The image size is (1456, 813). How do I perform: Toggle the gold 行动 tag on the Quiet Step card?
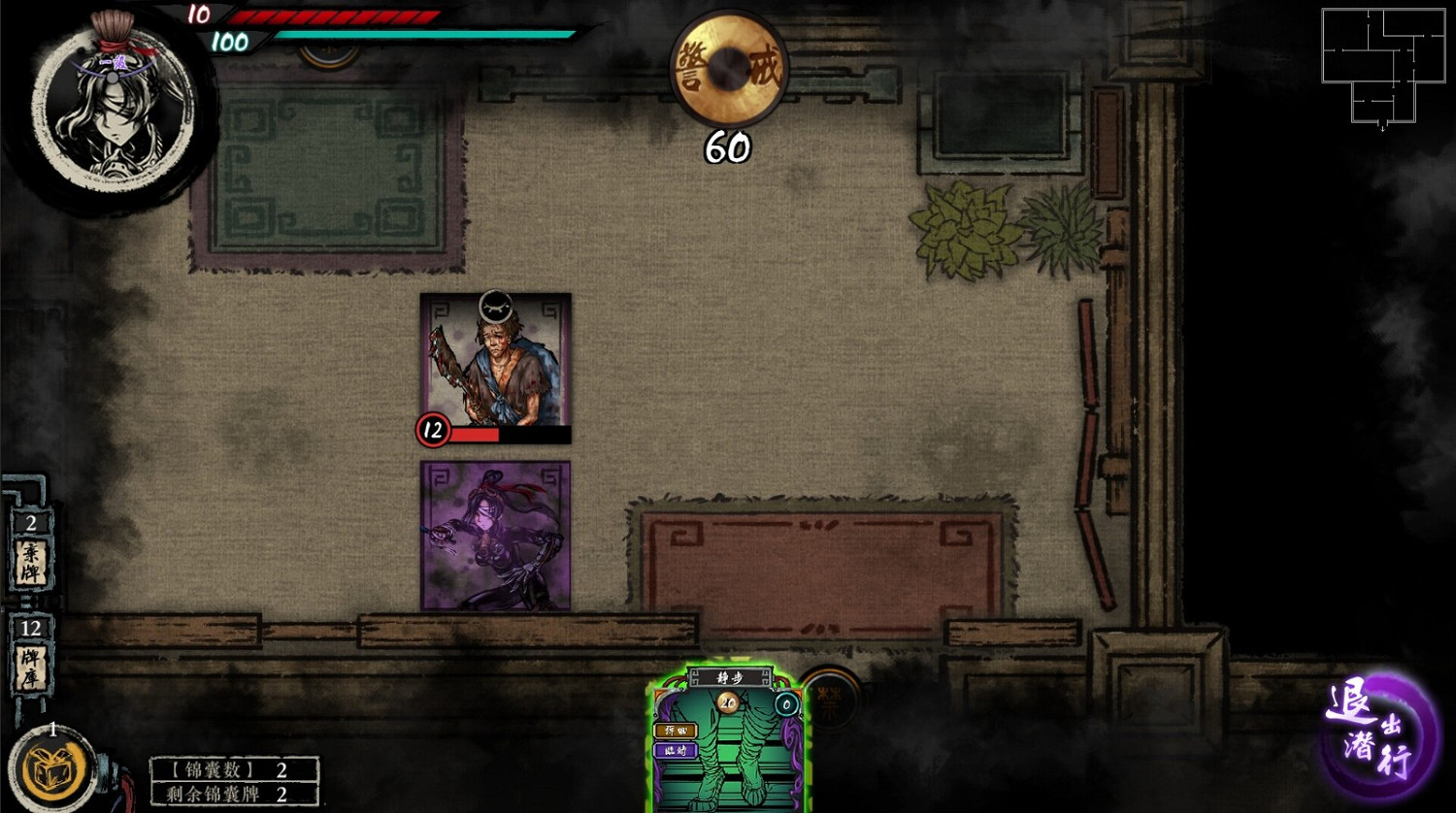click(x=676, y=732)
